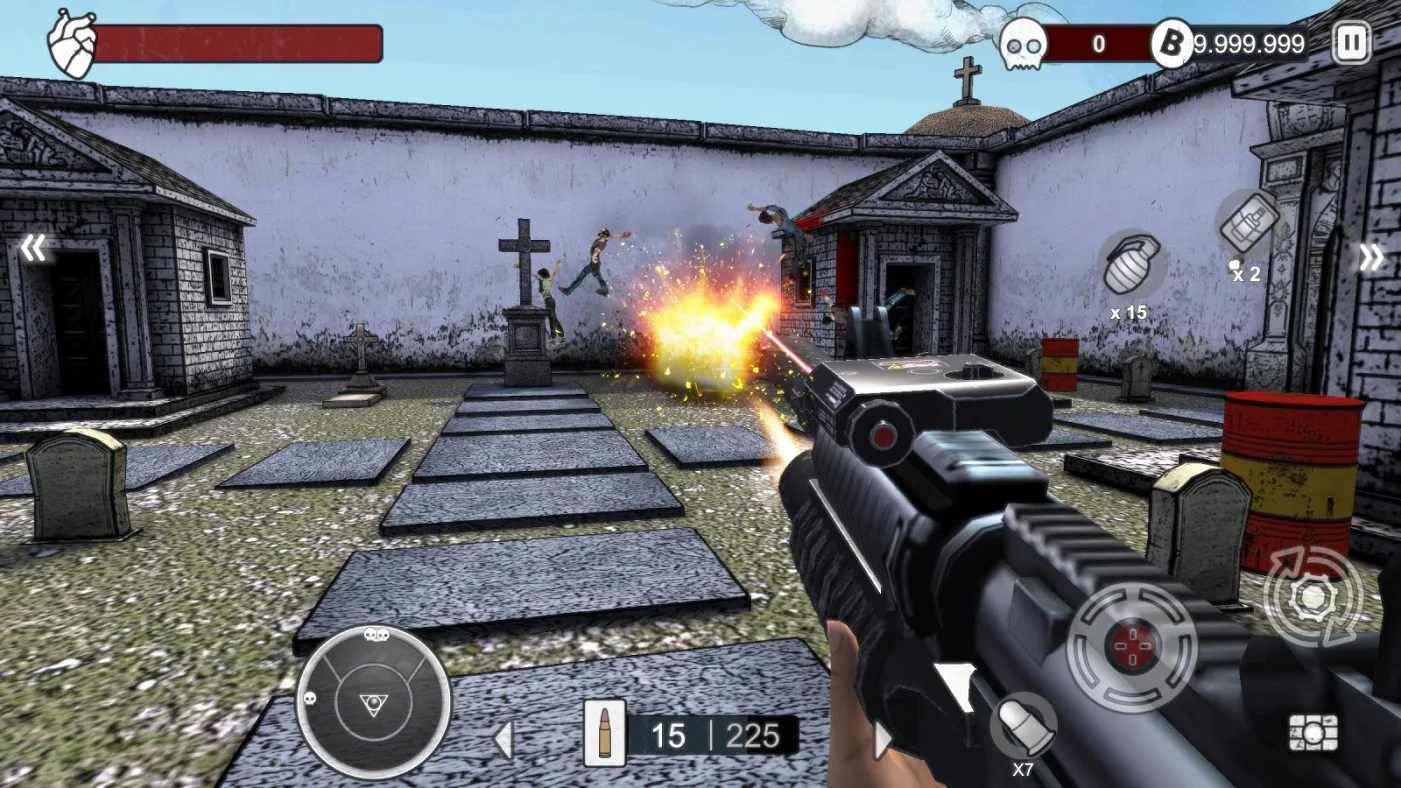Switch to next weapon with right arrow

click(881, 740)
